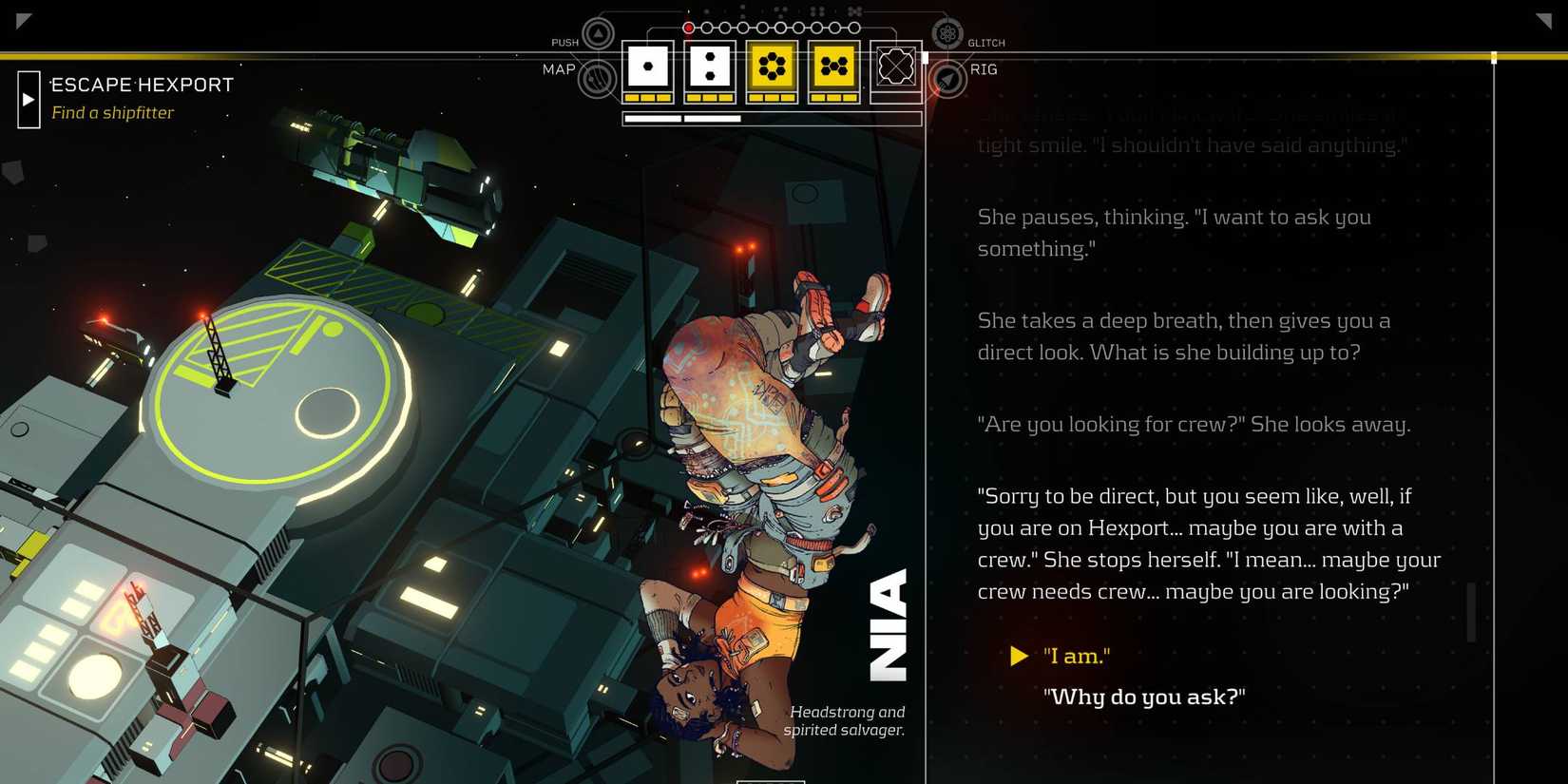Click the top-left corner arrow
The image size is (1568, 784).
(24, 20)
